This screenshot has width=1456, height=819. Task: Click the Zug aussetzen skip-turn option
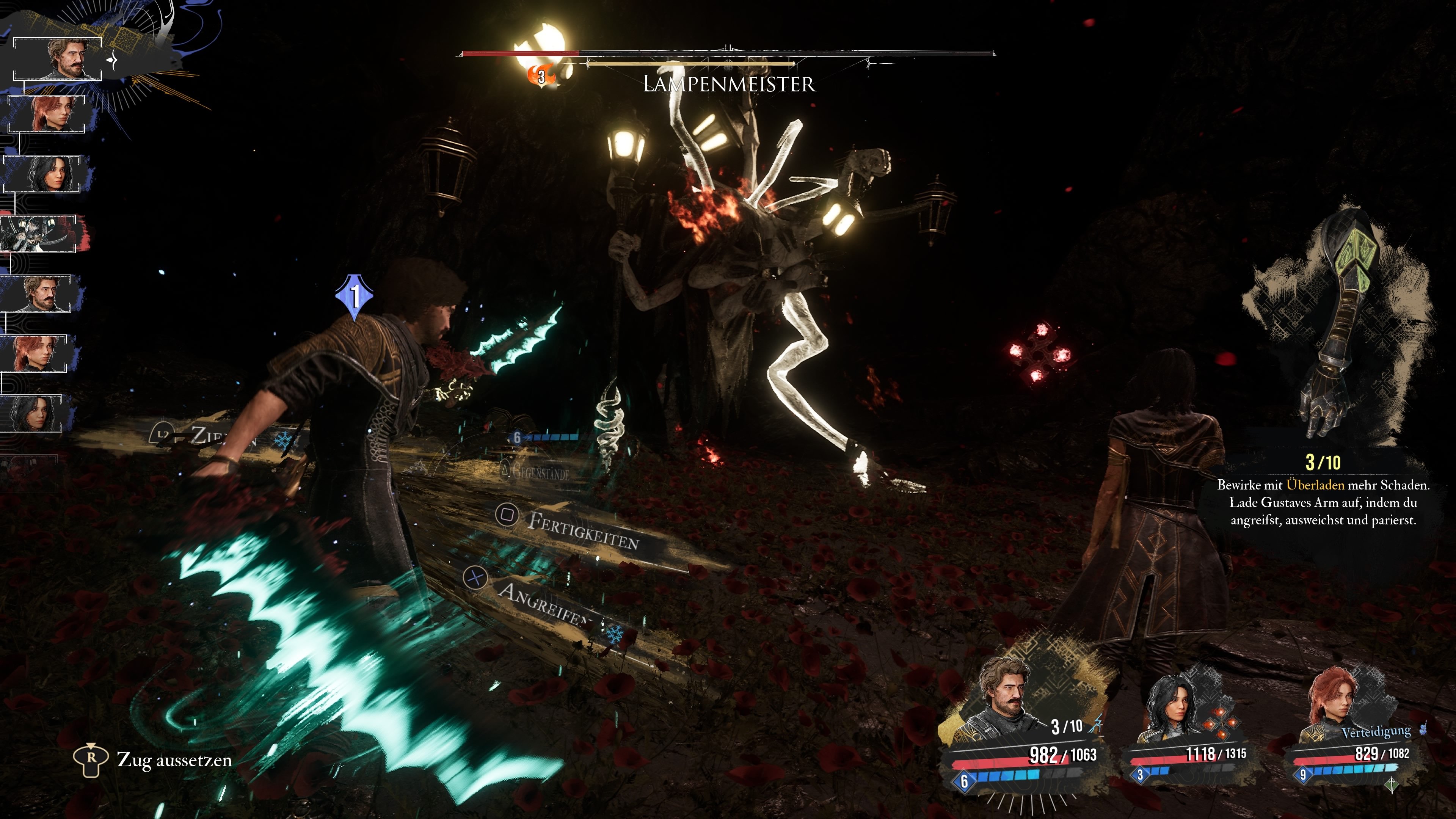(x=174, y=759)
